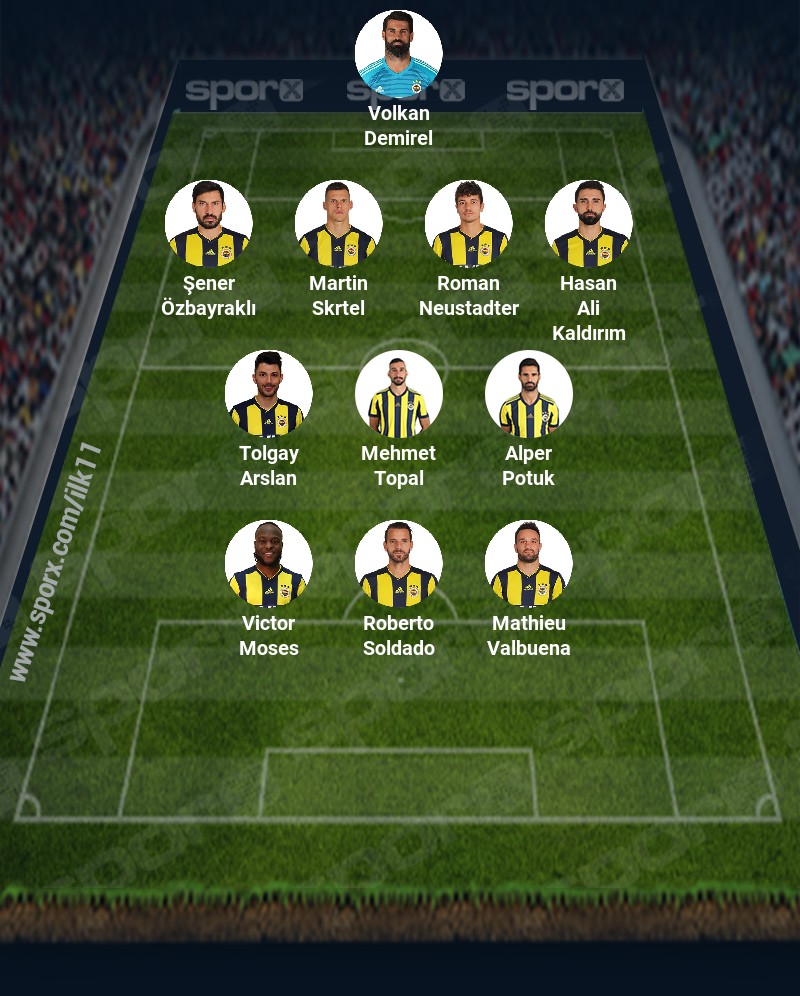Click Martin Skrtel's player portrait

[x=338, y=223]
